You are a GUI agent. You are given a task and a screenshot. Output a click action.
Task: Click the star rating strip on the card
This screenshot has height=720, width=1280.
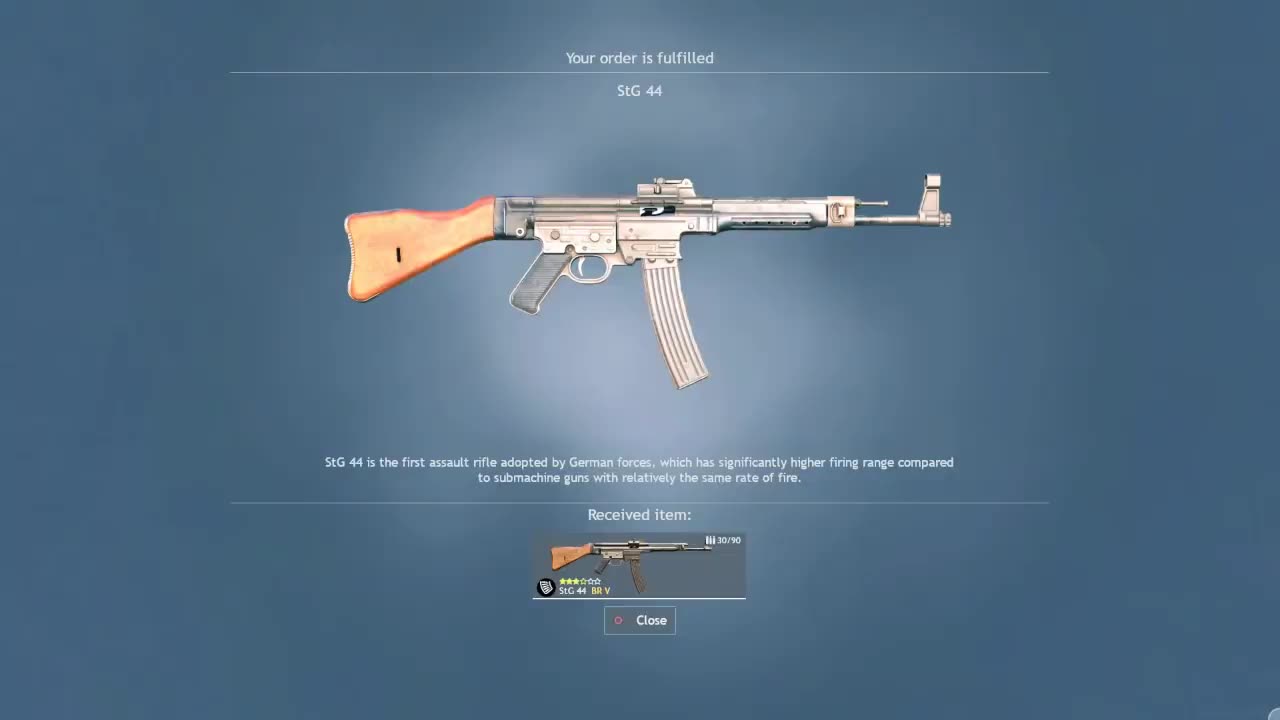coord(580,580)
